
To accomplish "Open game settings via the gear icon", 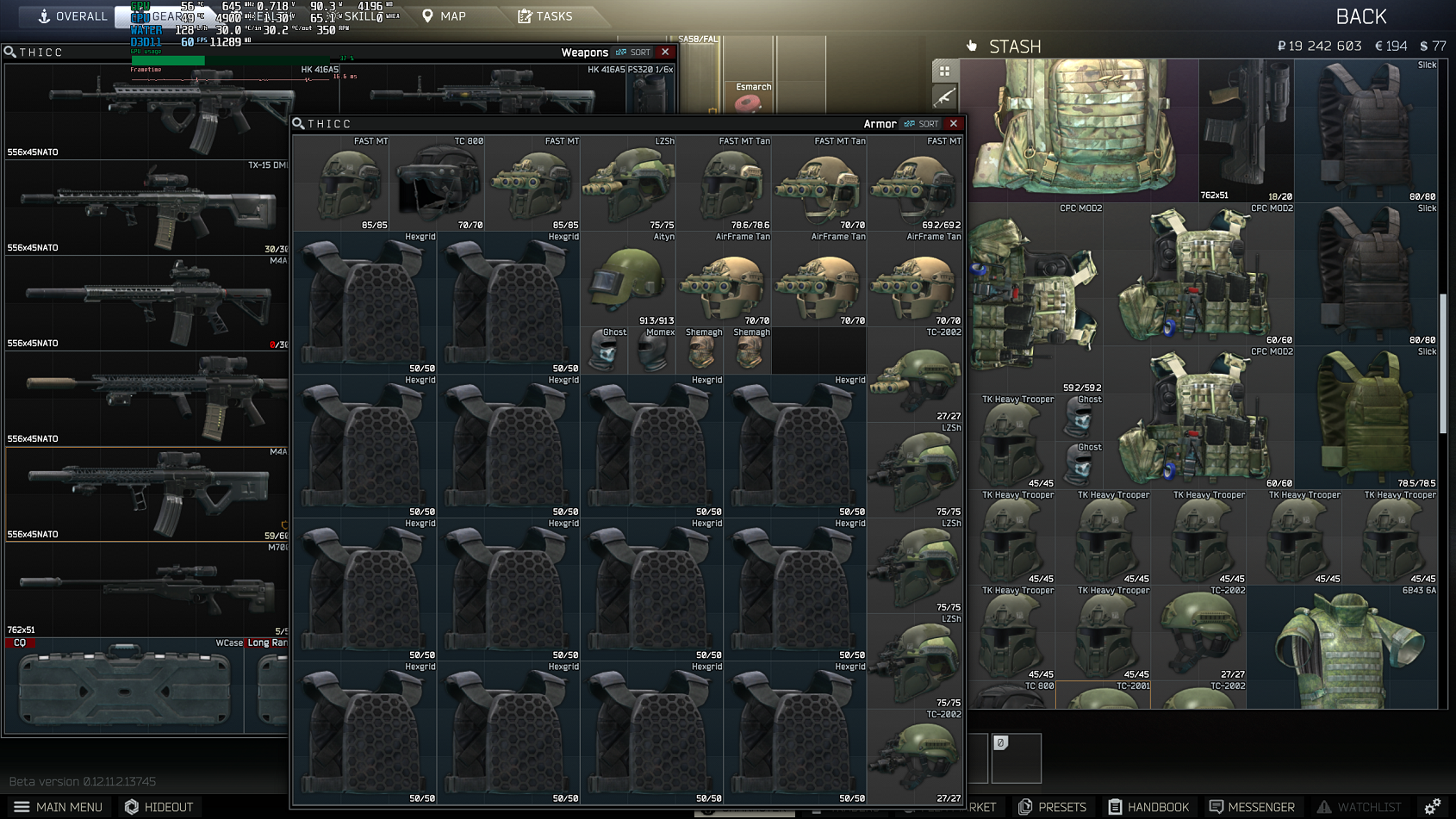I will pos(1434,807).
